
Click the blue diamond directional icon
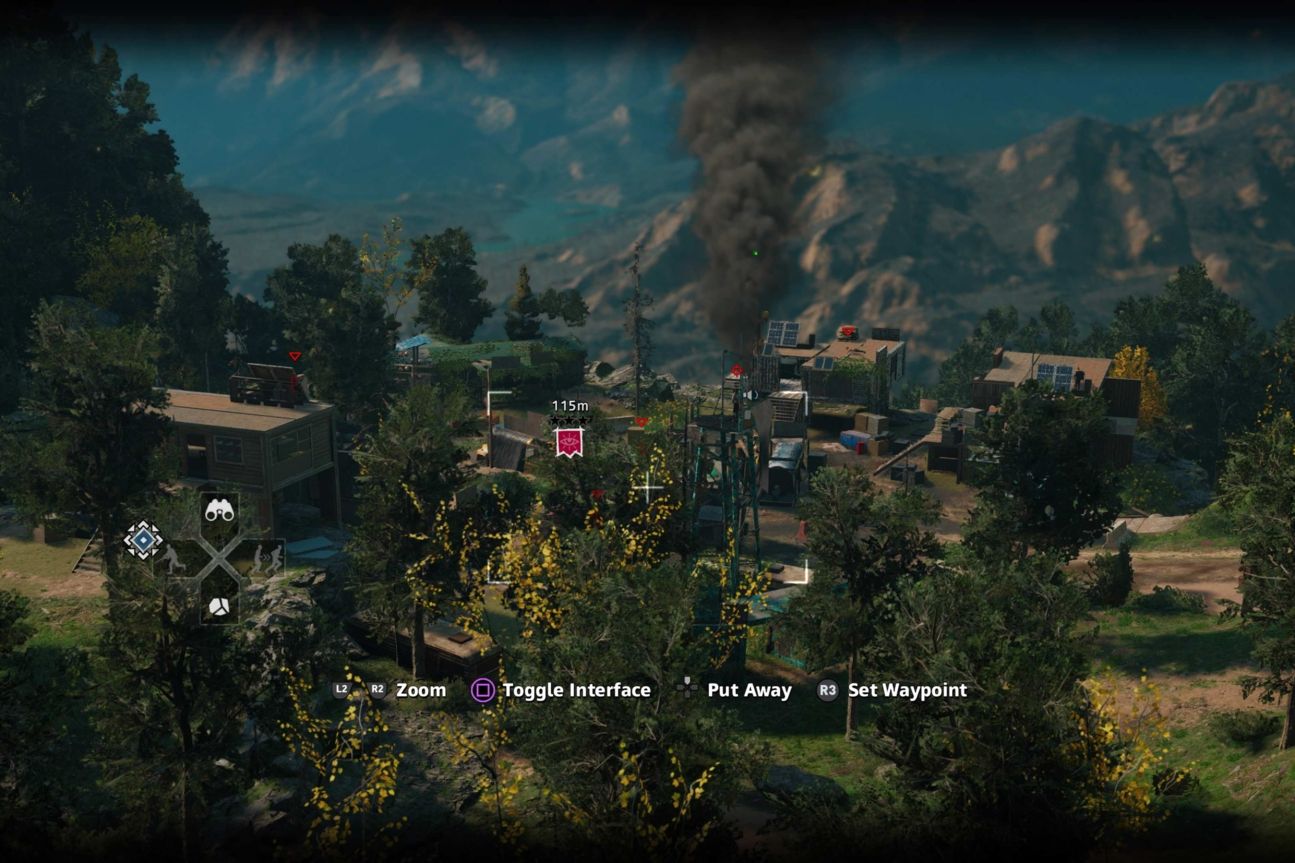click(x=143, y=541)
